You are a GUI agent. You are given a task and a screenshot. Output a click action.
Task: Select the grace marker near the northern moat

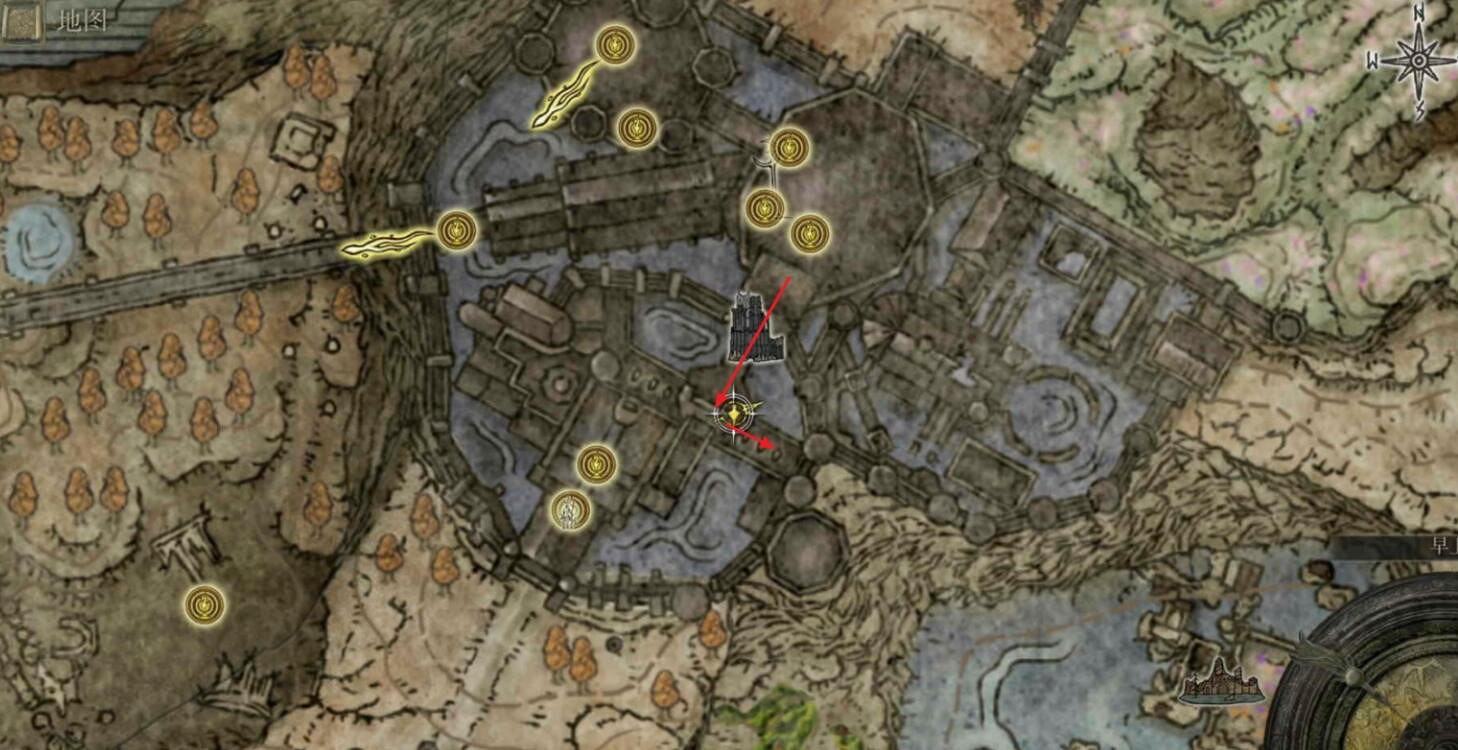[x=638, y=126]
